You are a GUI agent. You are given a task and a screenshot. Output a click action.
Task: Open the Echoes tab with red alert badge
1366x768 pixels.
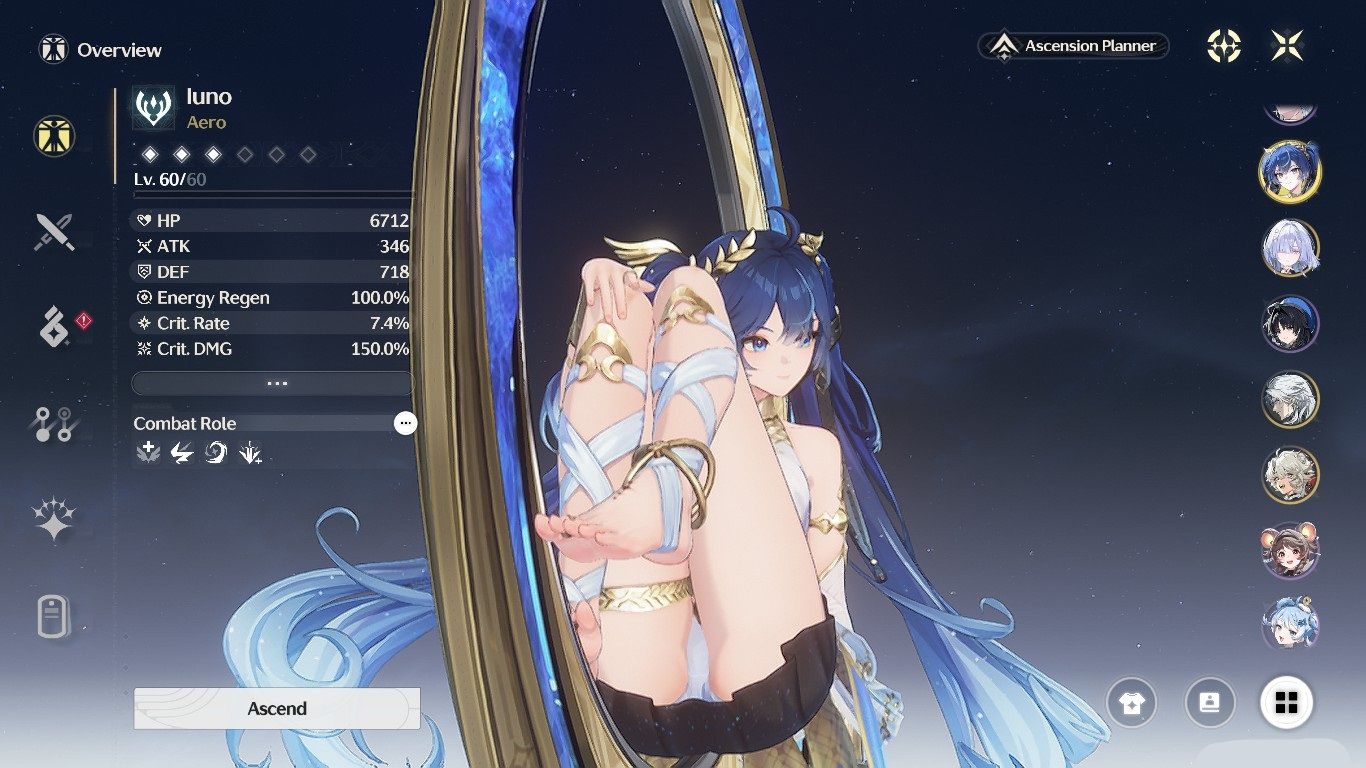56,327
